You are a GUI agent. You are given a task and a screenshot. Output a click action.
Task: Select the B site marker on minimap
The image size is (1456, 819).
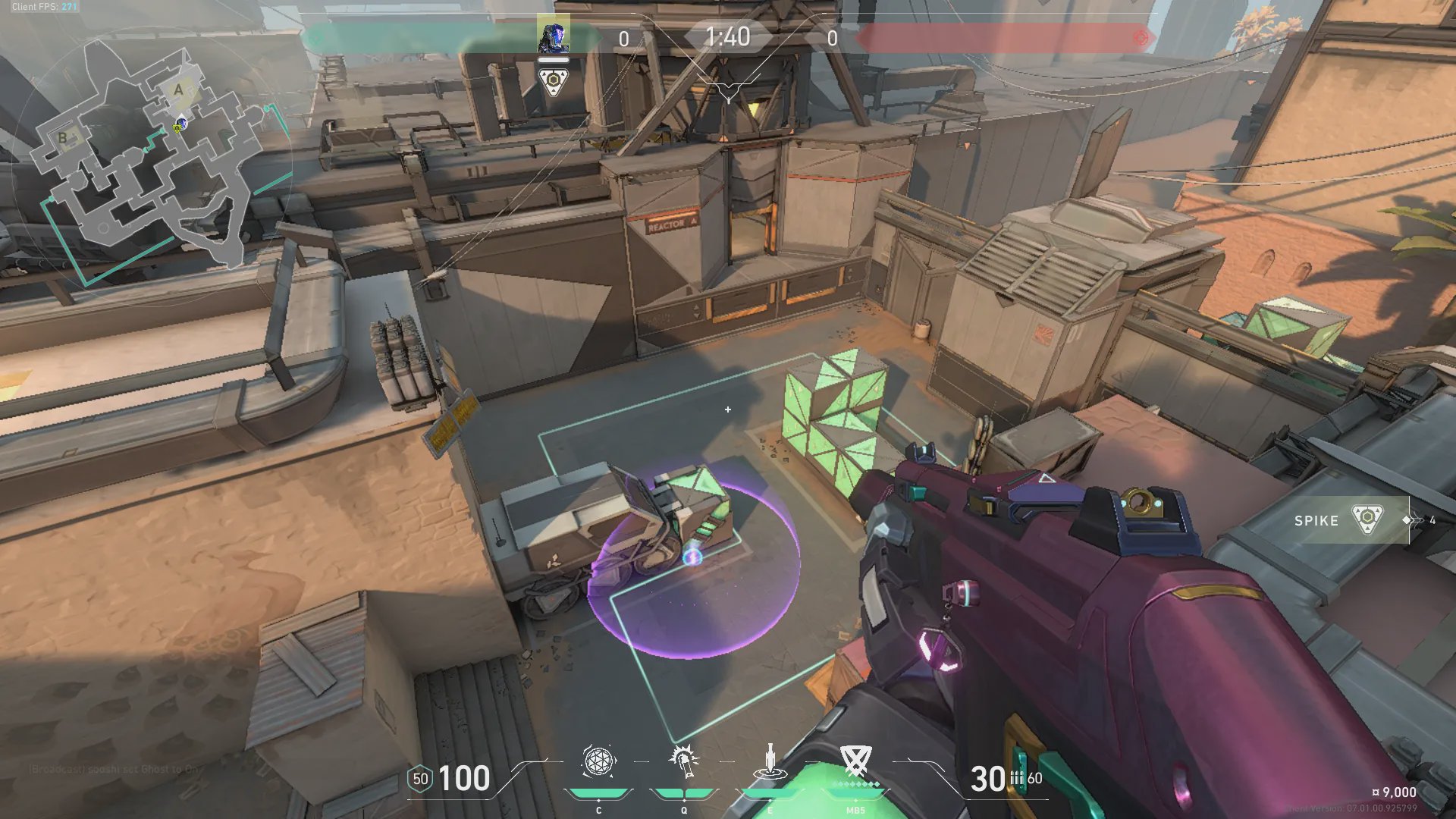pos(63,137)
